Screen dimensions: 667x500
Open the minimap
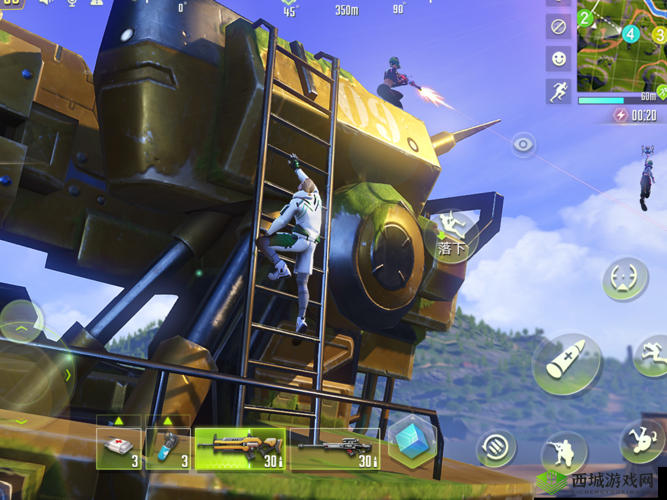coord(621,46)
